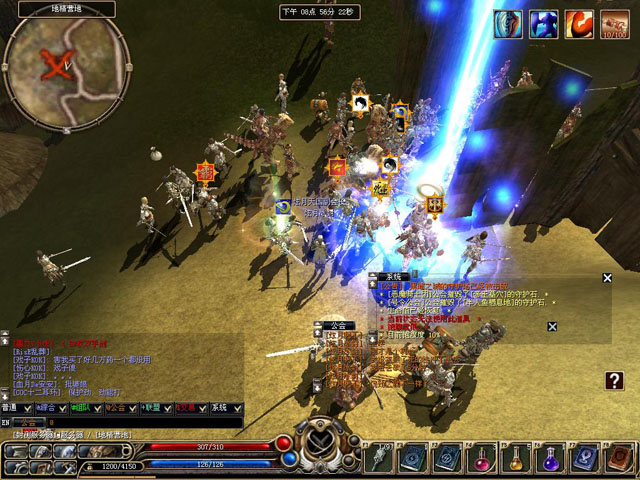Toggle the 系统 system chat filter

tap(220, 408)
